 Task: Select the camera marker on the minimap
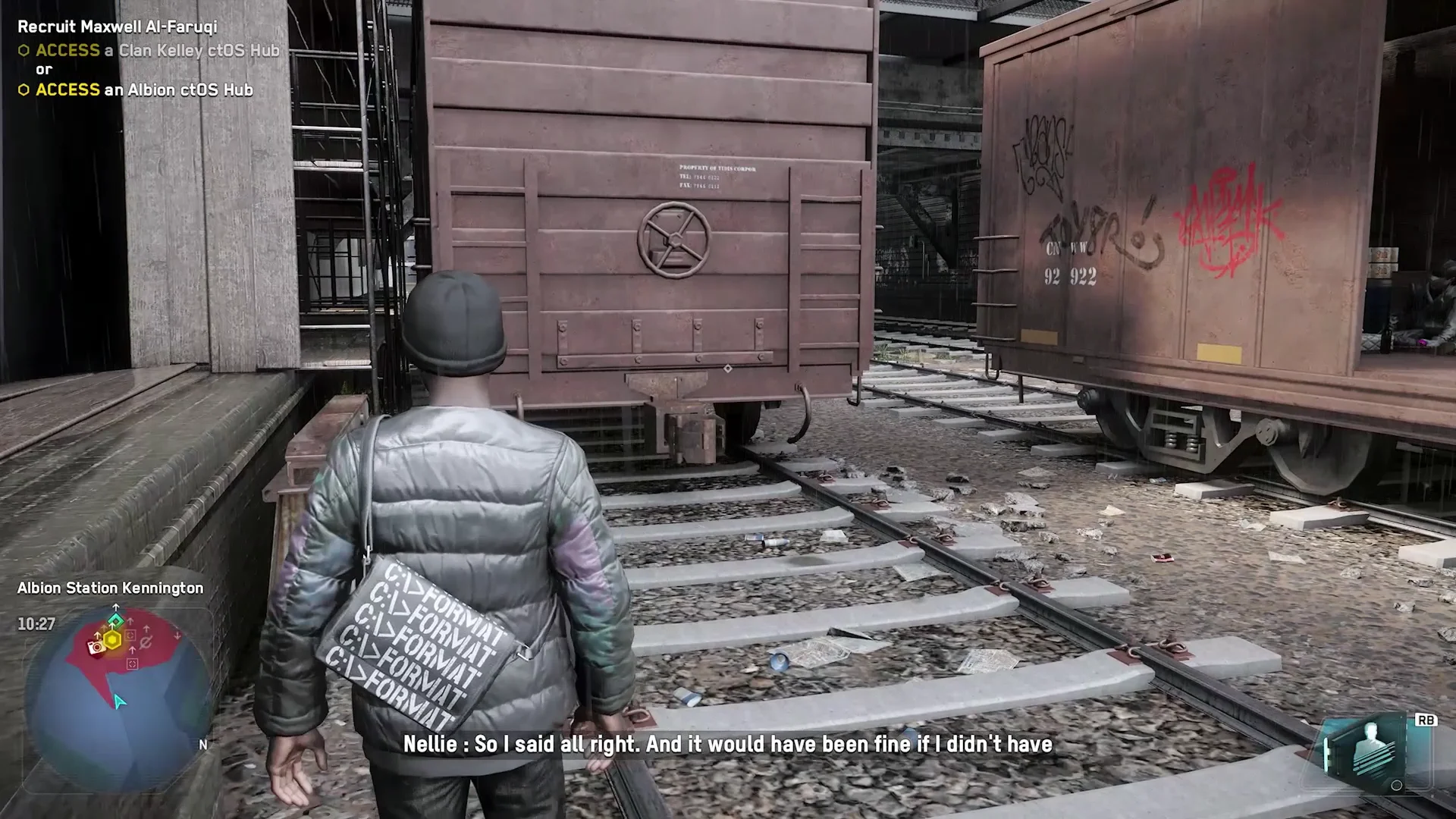[x=96, y=648]
